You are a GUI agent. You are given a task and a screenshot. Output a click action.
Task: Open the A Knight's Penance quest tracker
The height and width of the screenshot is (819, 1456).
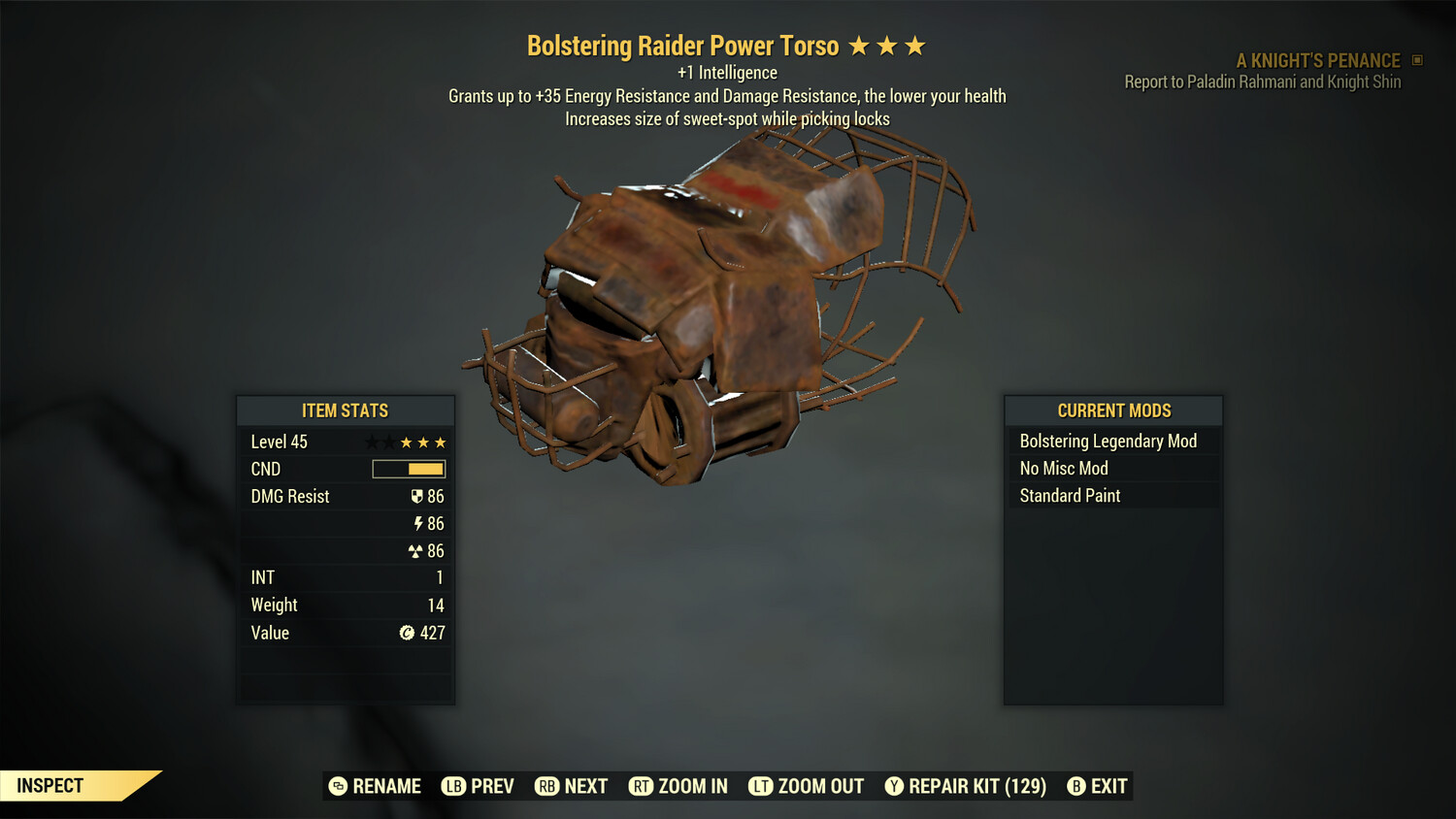(x=1317, y=60)
